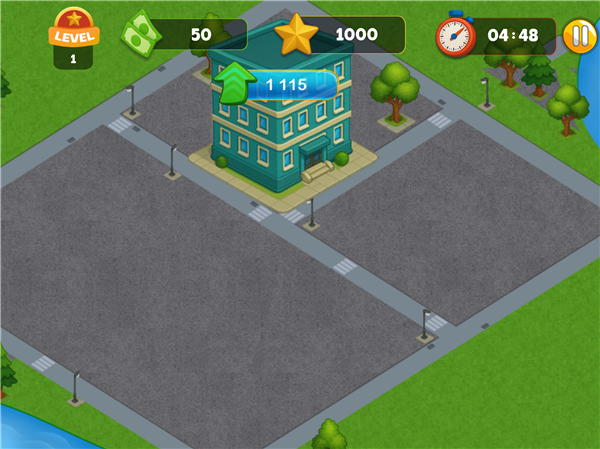Upgrade the building using the green arrow
This screenshot has height=449, width=600.
tap(233, 85)
